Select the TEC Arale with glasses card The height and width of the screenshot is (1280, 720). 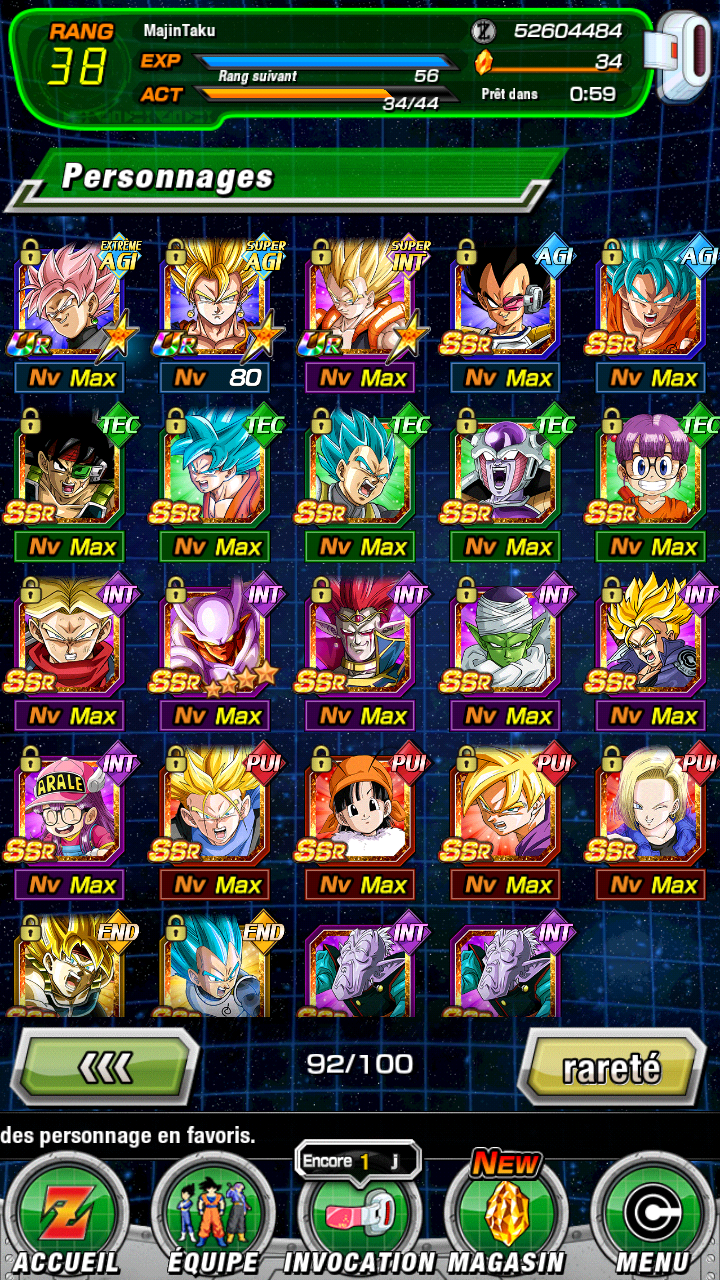pos(650,468)
